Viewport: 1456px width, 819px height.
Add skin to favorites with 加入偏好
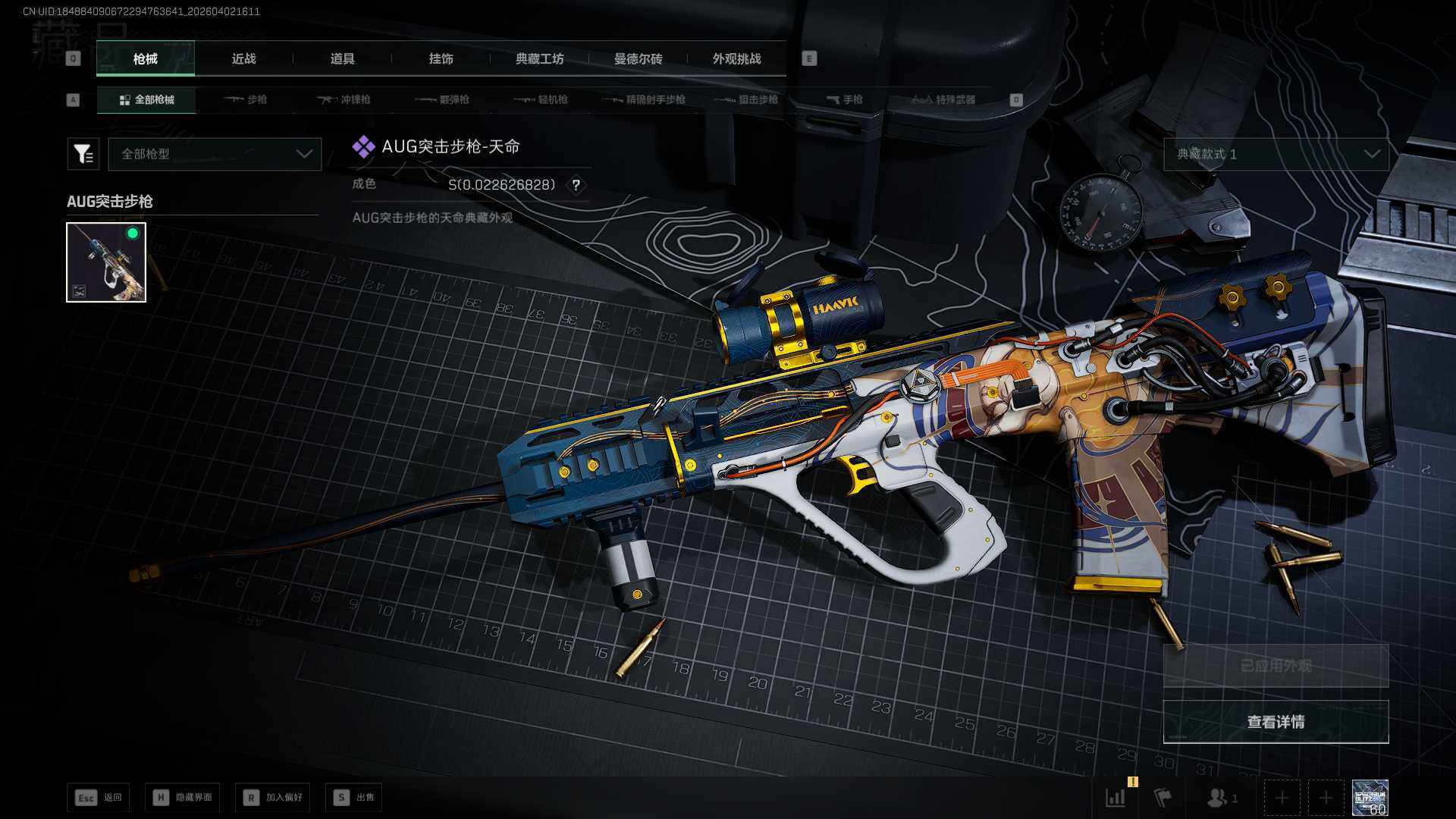(x=273, y=797)
